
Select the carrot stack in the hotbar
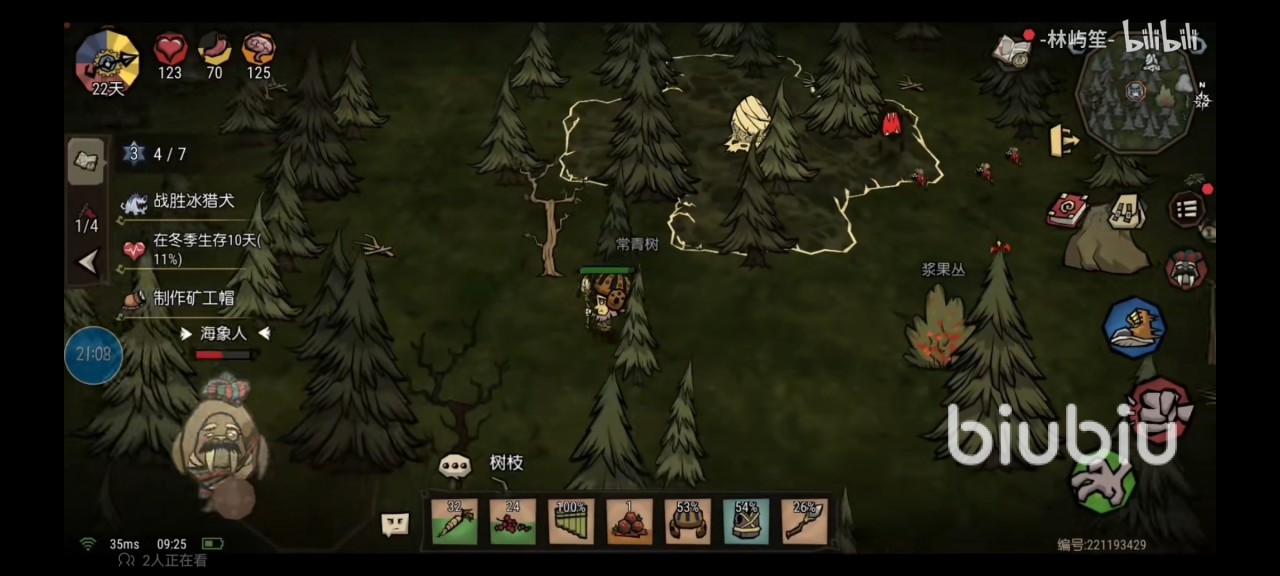(x=454, y=521)
